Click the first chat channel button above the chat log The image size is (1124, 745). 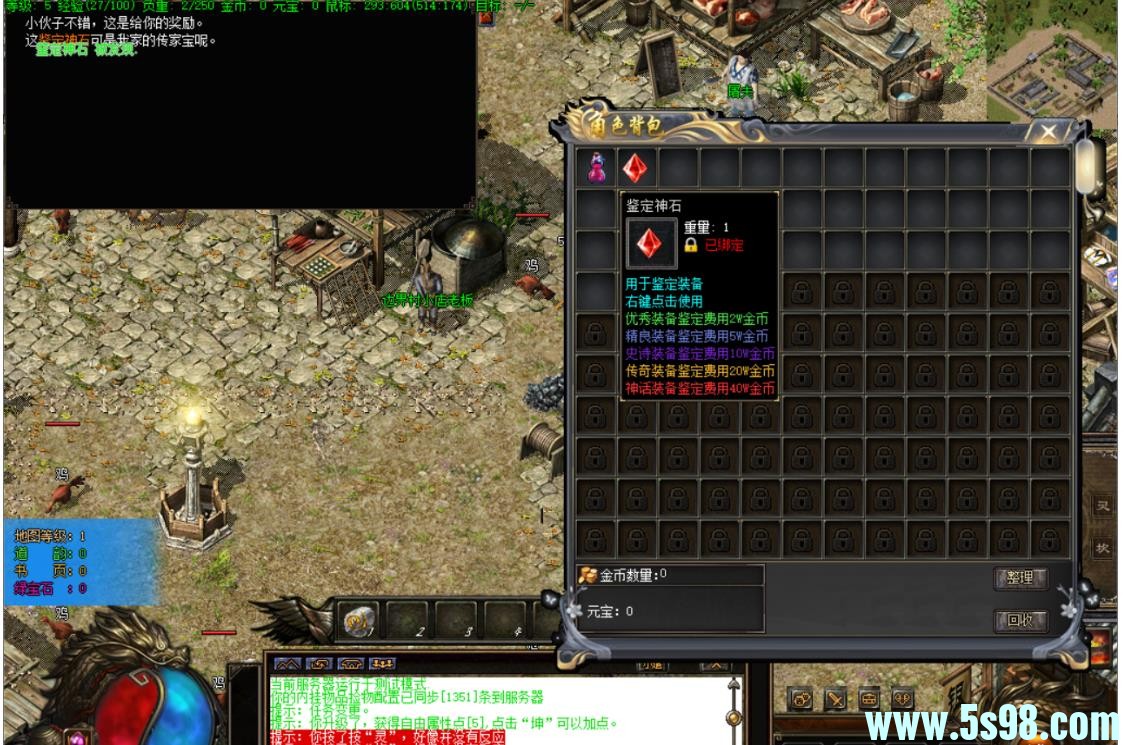point(287,663)
